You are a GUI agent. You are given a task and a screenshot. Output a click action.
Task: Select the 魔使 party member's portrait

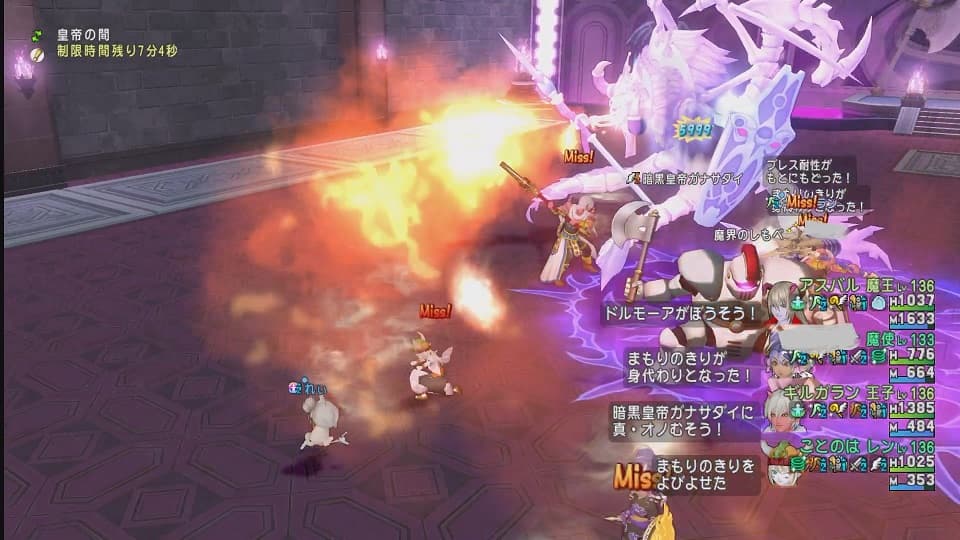click(779, 351)
